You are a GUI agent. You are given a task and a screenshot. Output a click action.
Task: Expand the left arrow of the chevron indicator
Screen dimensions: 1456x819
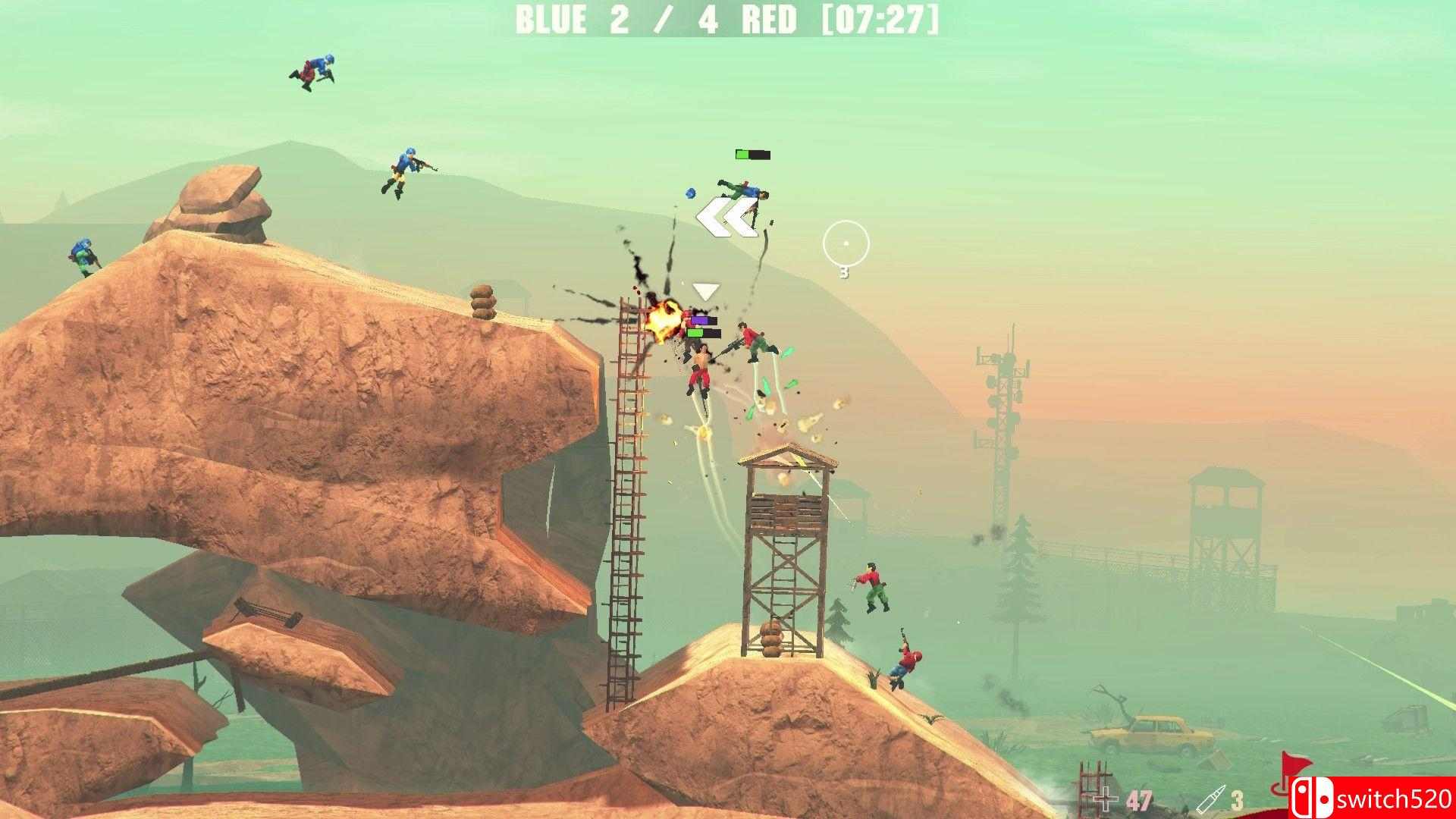(x=710, y=218)
